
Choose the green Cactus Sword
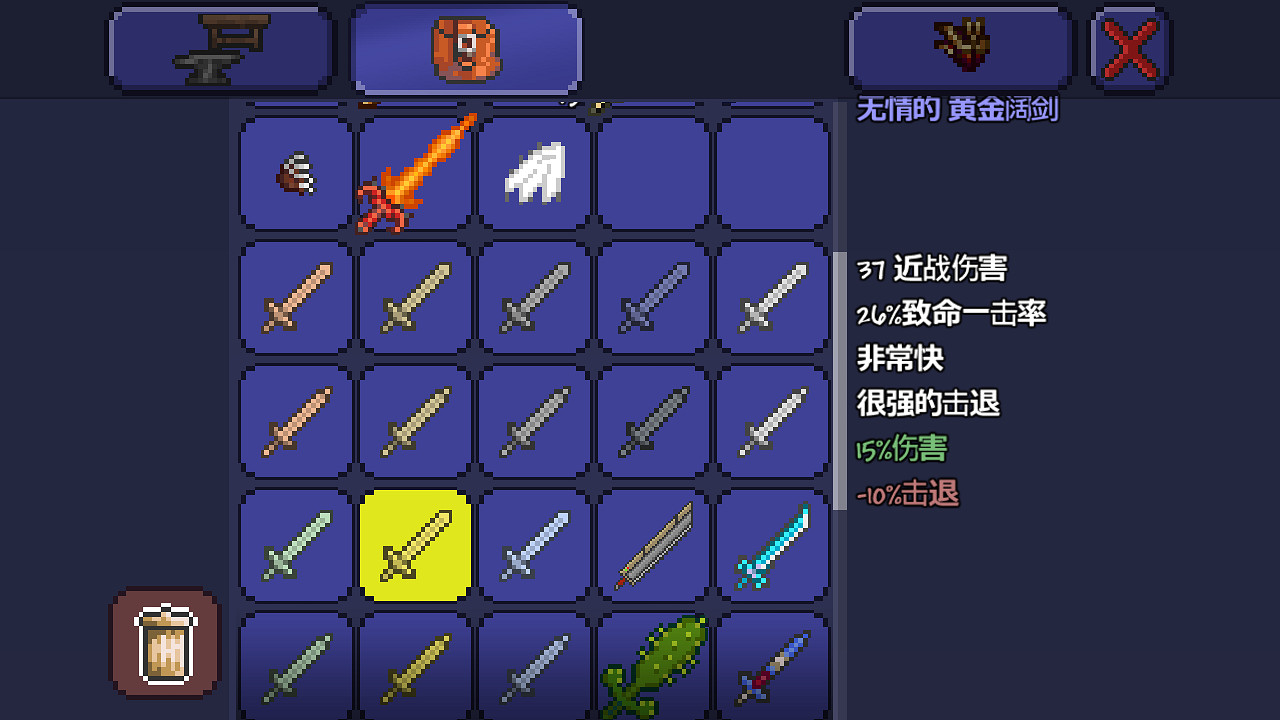point(653,665)
